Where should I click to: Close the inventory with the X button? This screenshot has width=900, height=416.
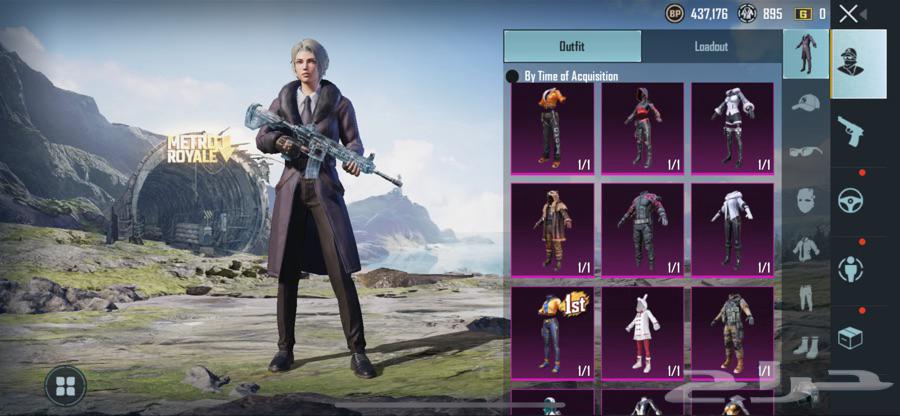848,14
